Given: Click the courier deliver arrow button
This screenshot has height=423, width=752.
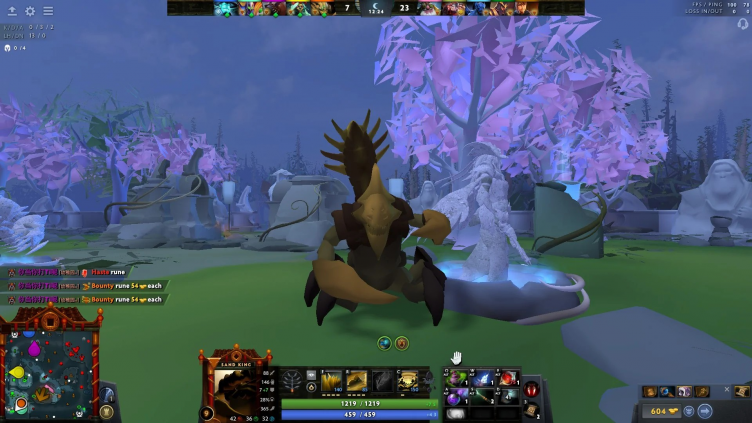Looking at the screenshot, I should coord(703,410).
